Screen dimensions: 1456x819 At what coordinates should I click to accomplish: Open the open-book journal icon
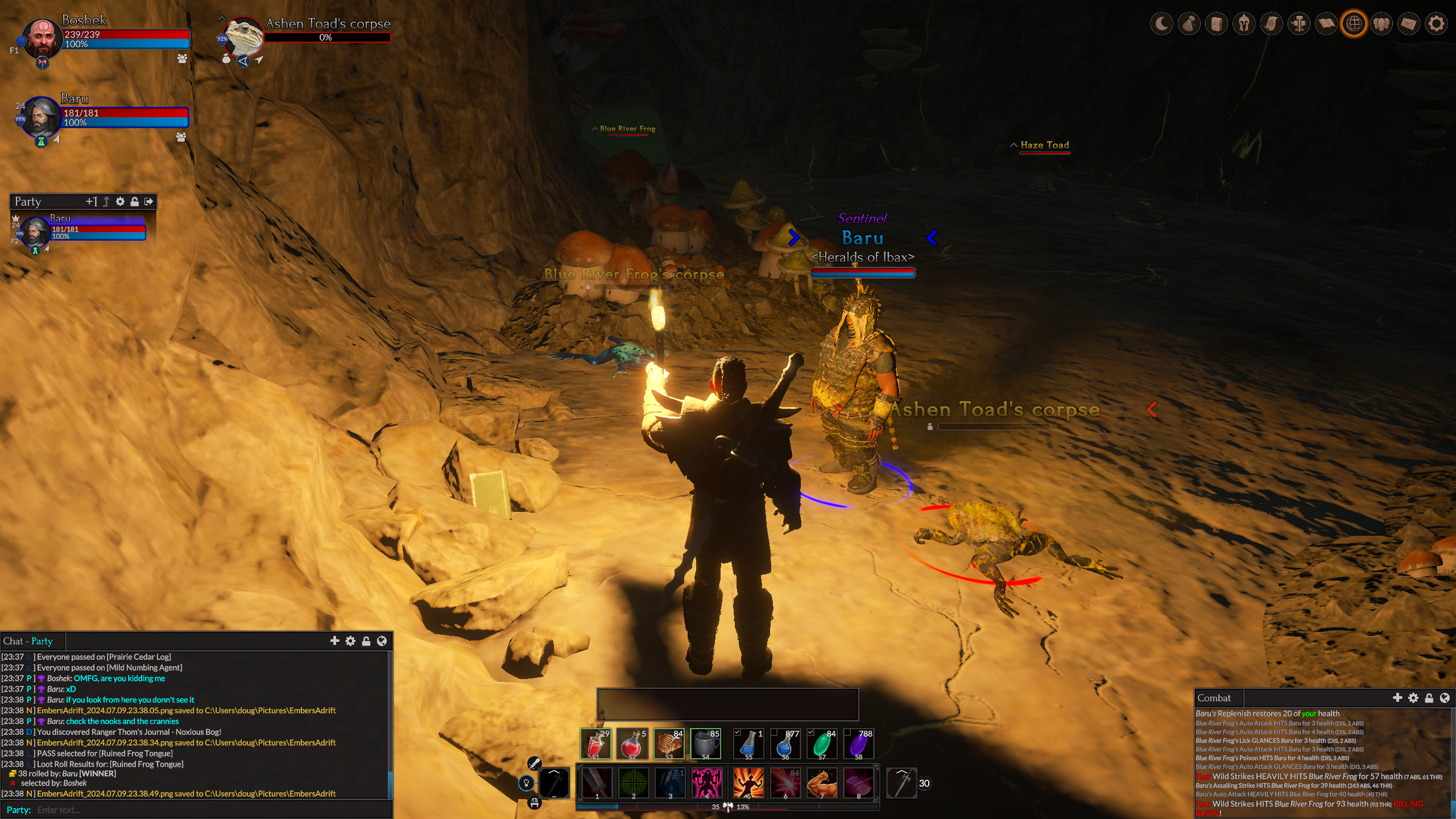(1326, 24)
